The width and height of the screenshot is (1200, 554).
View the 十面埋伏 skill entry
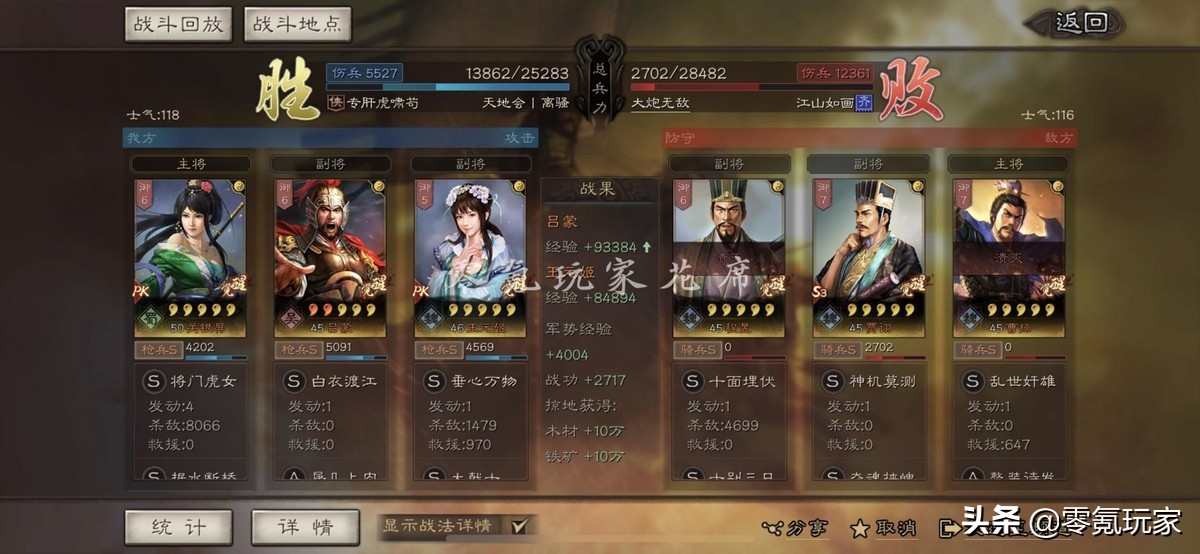point(729,382)
